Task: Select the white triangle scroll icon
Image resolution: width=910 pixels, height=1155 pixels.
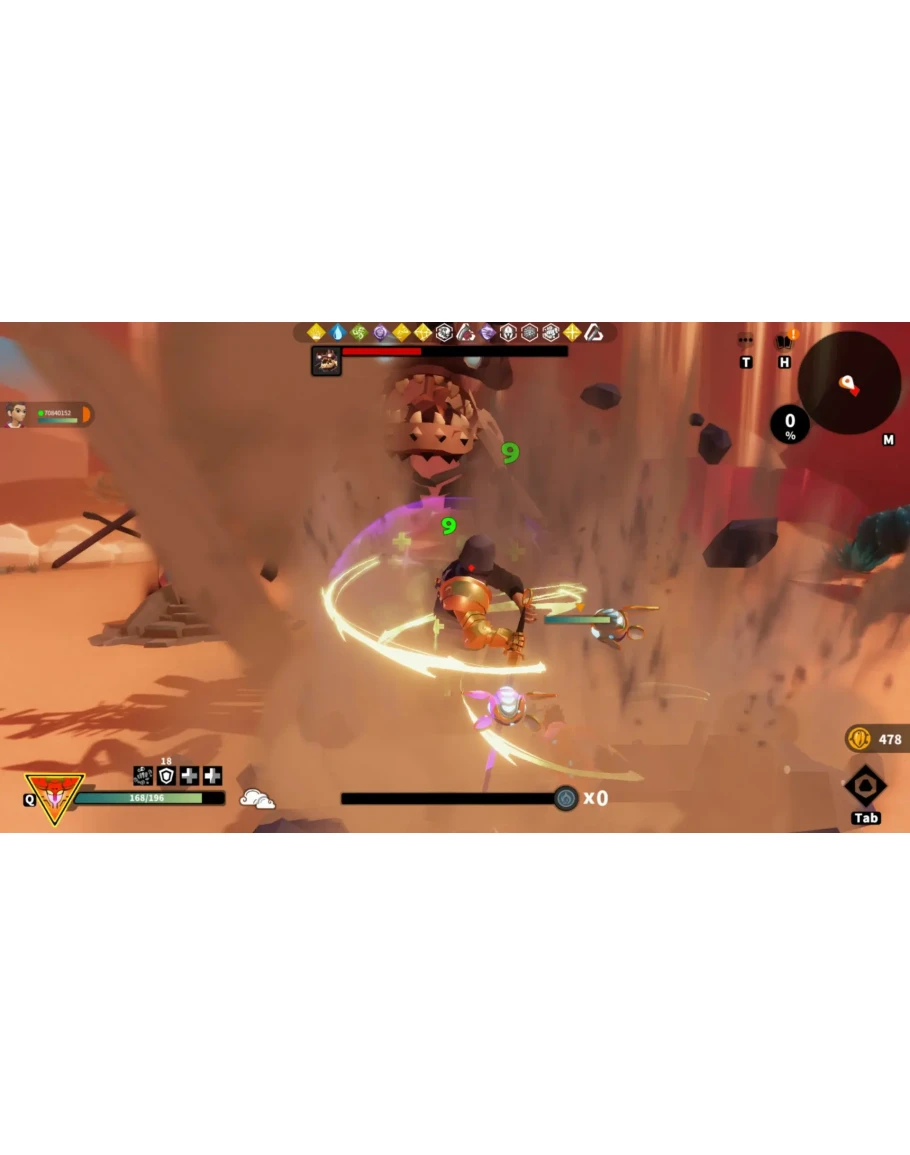Action: point(593,332)
